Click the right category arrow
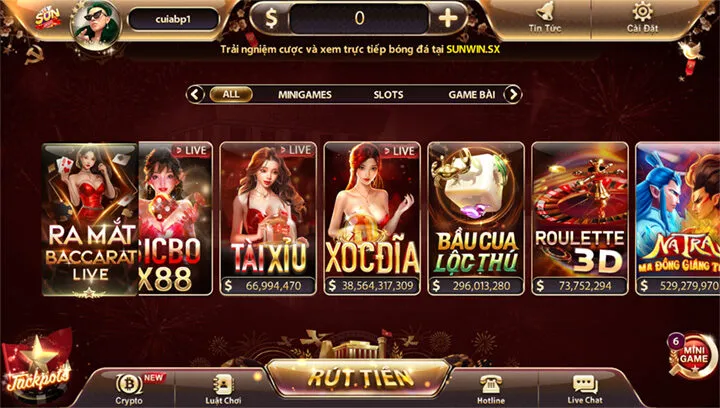 coord(512,94)
